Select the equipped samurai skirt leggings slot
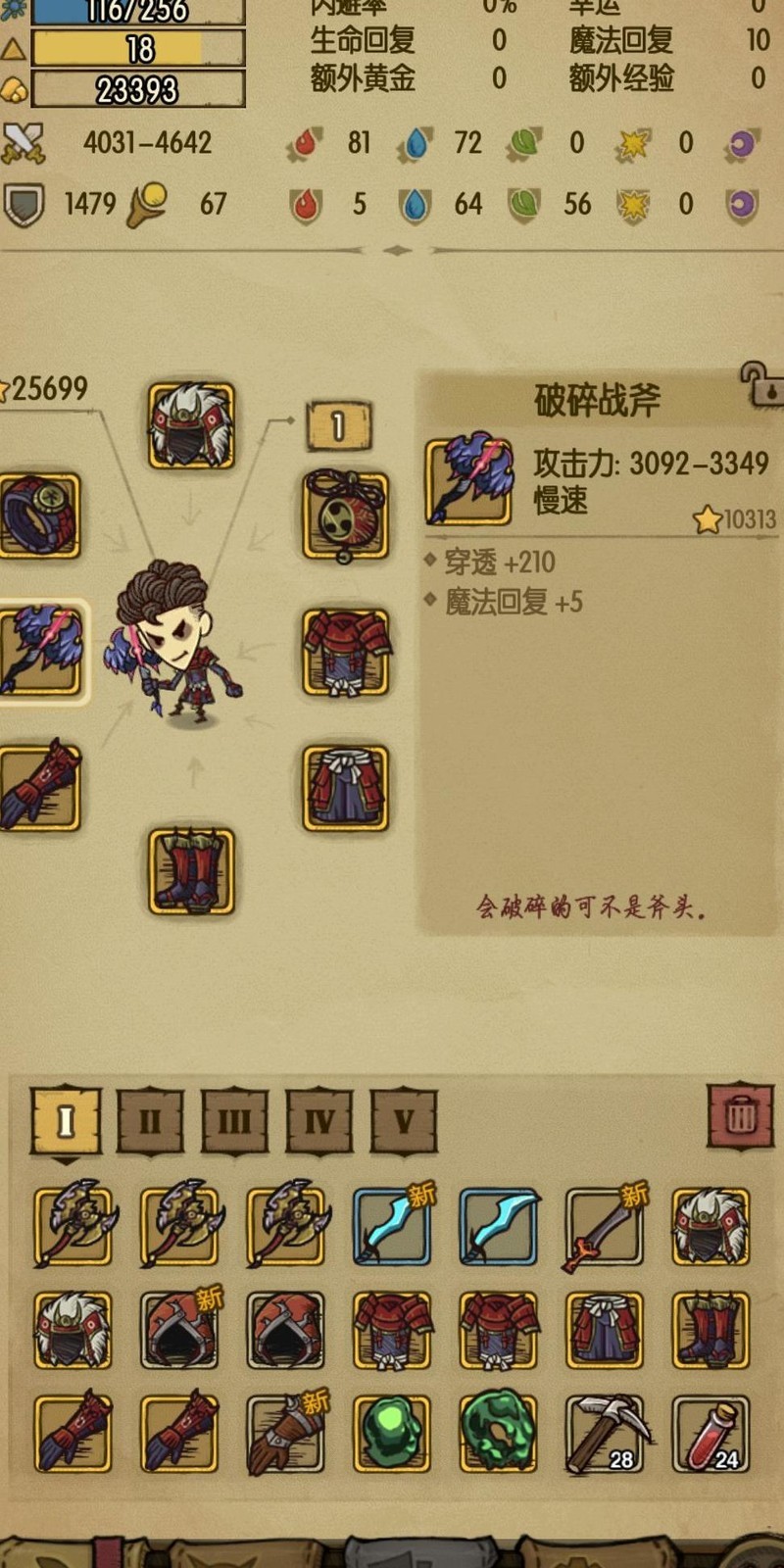Image resolution: width=784 pixels, height=1568 pixels. 344,788
